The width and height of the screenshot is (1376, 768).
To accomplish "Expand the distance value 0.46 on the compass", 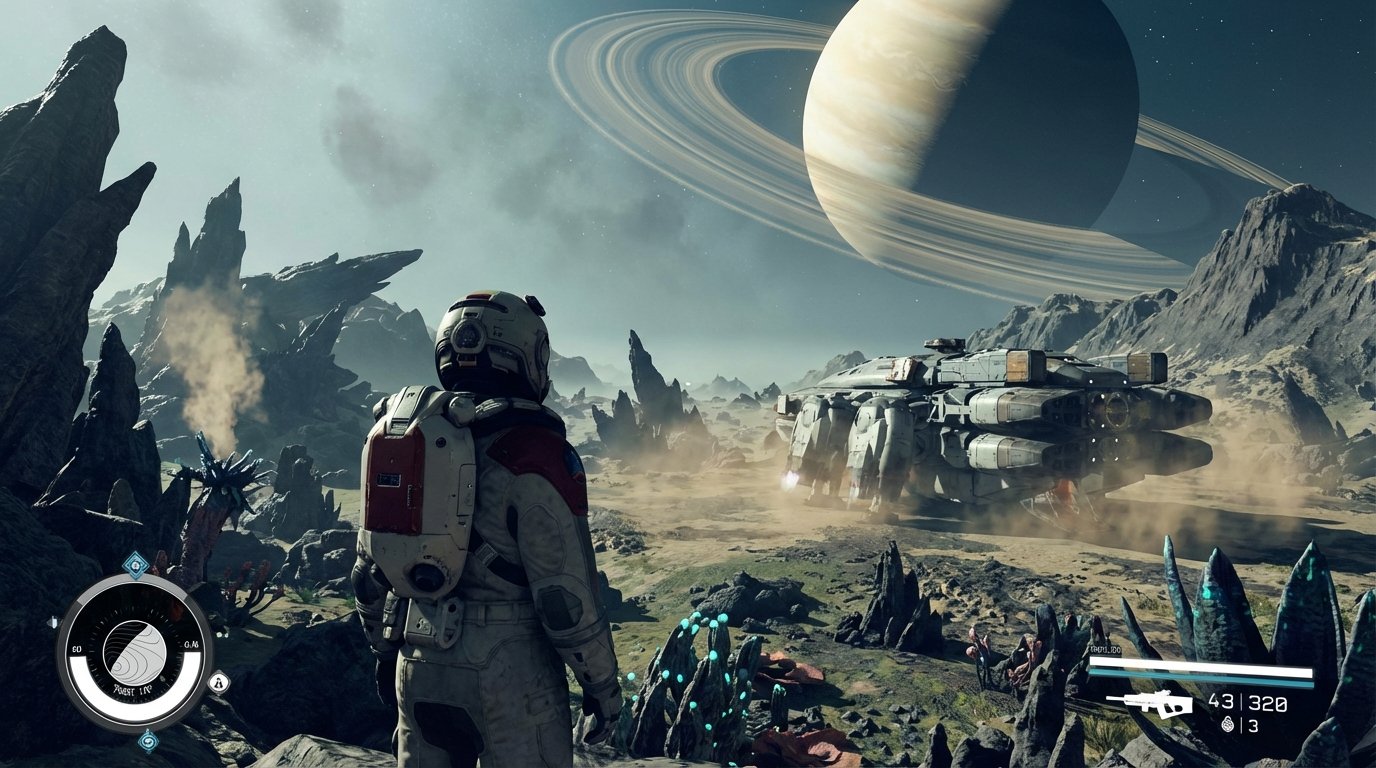I will click(x=189, y=644).
